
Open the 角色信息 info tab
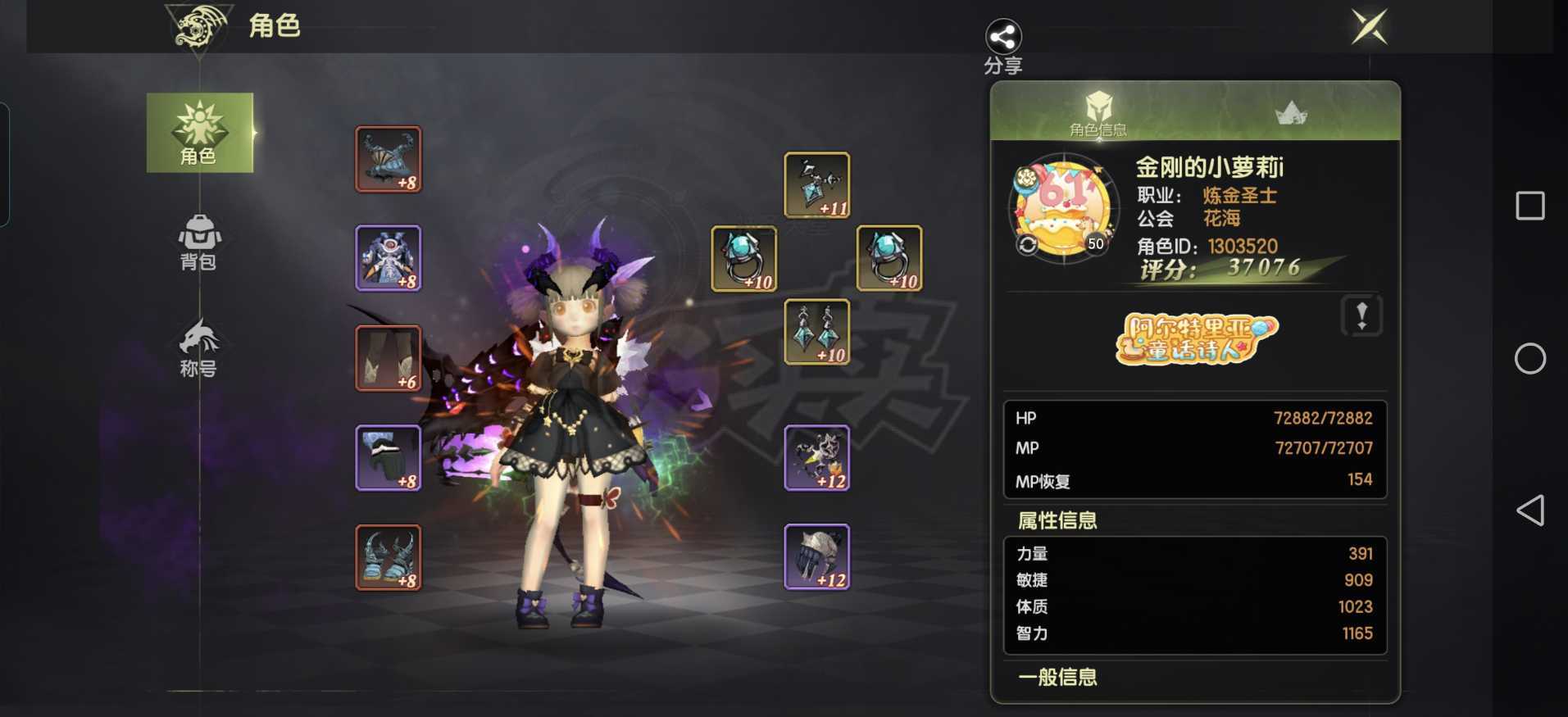click(1098, 113)
